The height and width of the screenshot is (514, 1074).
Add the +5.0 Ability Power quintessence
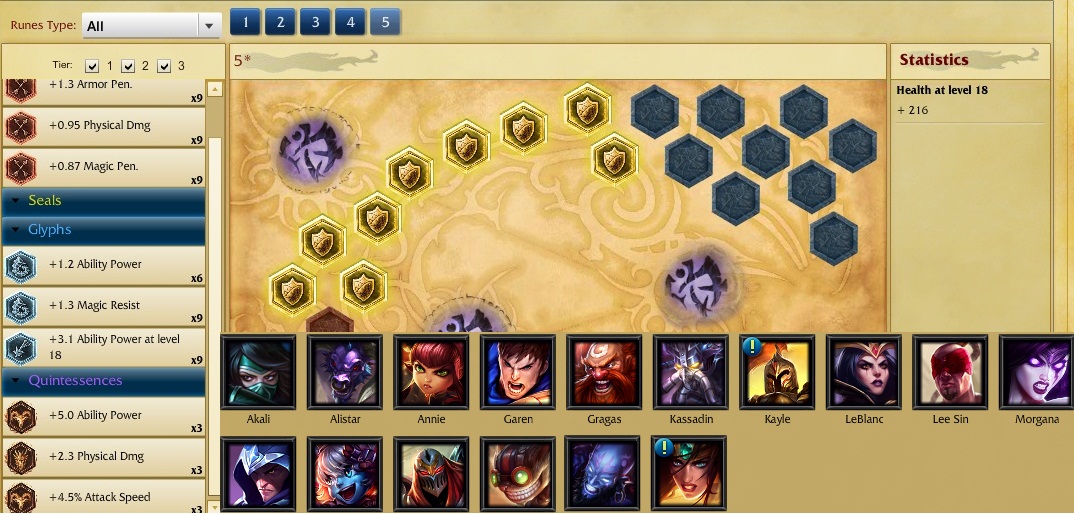(x=104, y=416)
